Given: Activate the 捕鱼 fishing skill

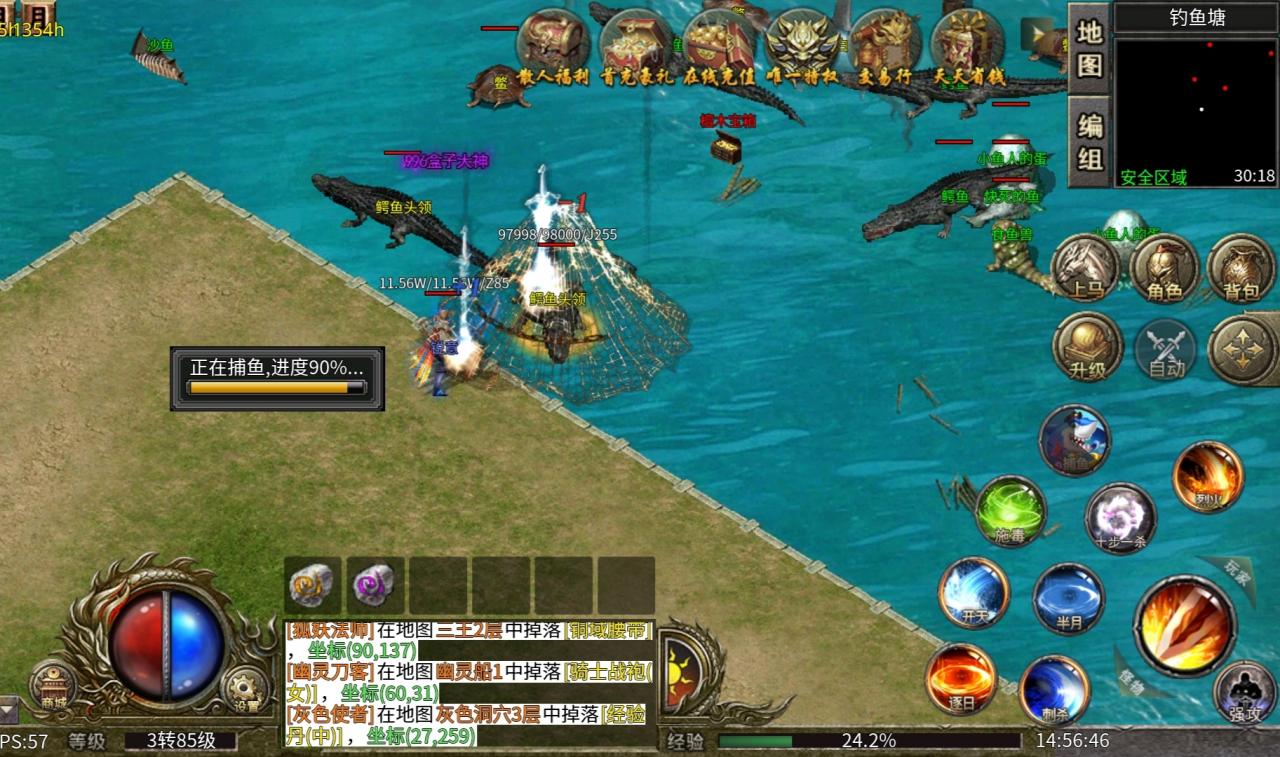Looking at the screenshot, I should (1074, 440).
